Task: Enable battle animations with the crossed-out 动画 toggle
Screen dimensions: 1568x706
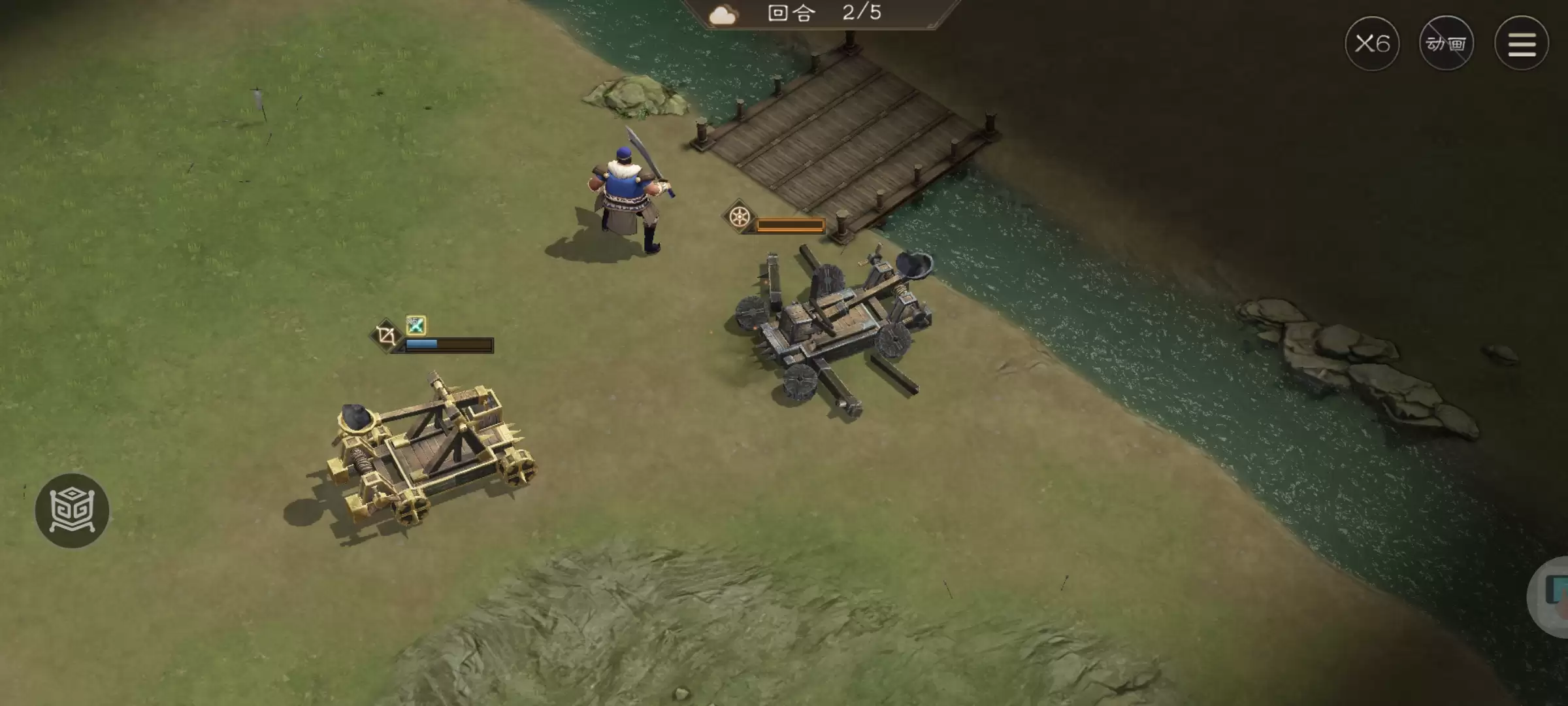Action: point(1447,43)
